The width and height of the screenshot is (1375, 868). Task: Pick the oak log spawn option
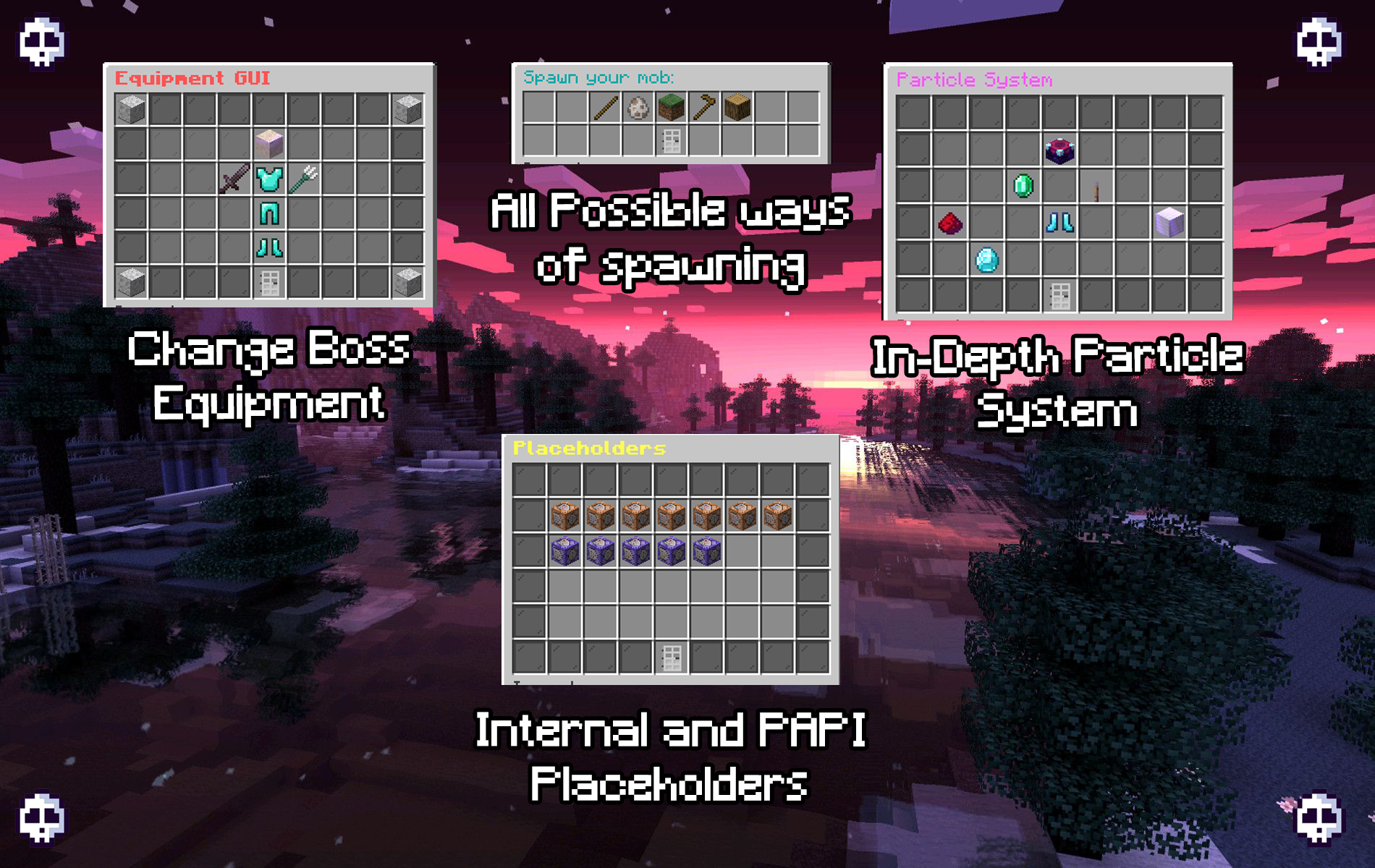(x=737, y=108)
